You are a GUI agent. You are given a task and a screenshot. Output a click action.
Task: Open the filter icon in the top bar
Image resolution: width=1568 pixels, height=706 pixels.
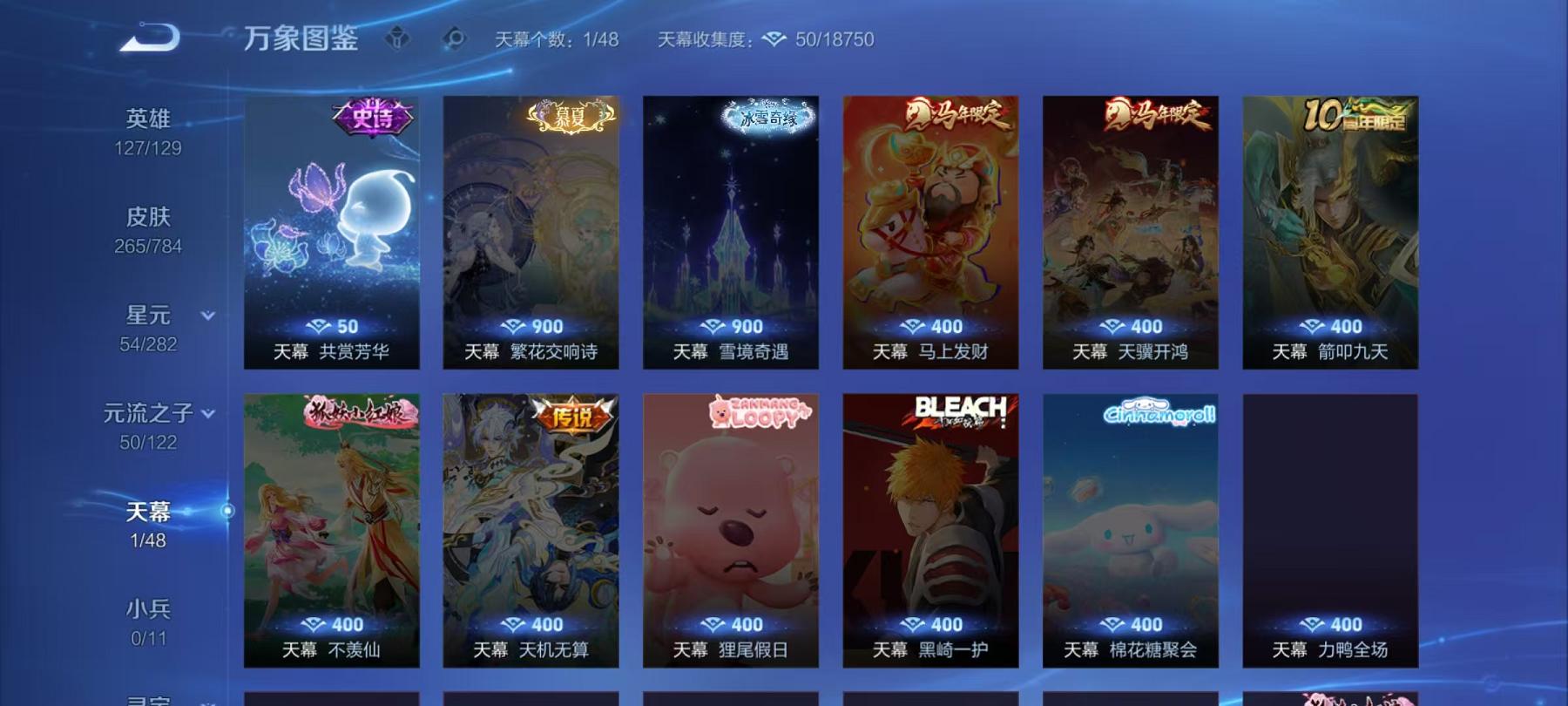tap(399, 38)
